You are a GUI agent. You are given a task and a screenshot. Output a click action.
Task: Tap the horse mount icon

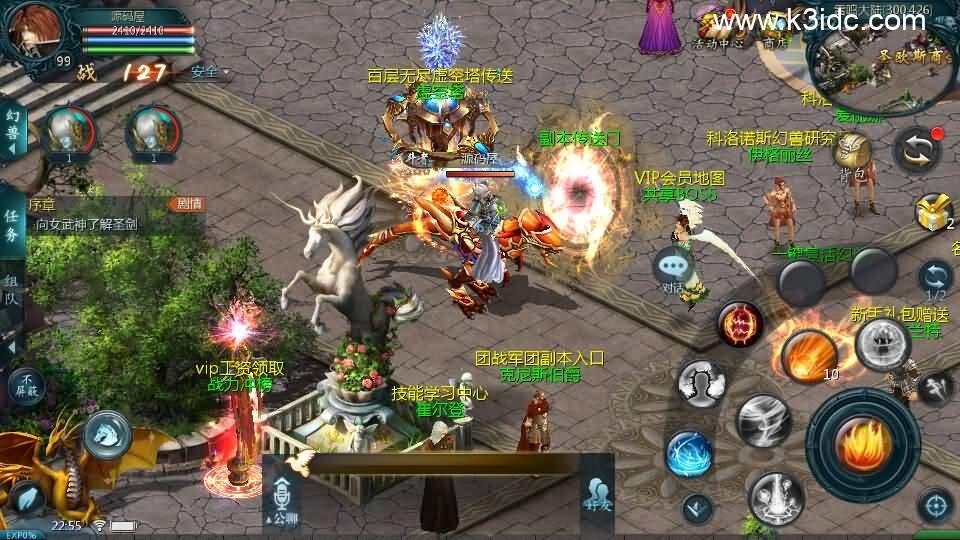[108, 433]
